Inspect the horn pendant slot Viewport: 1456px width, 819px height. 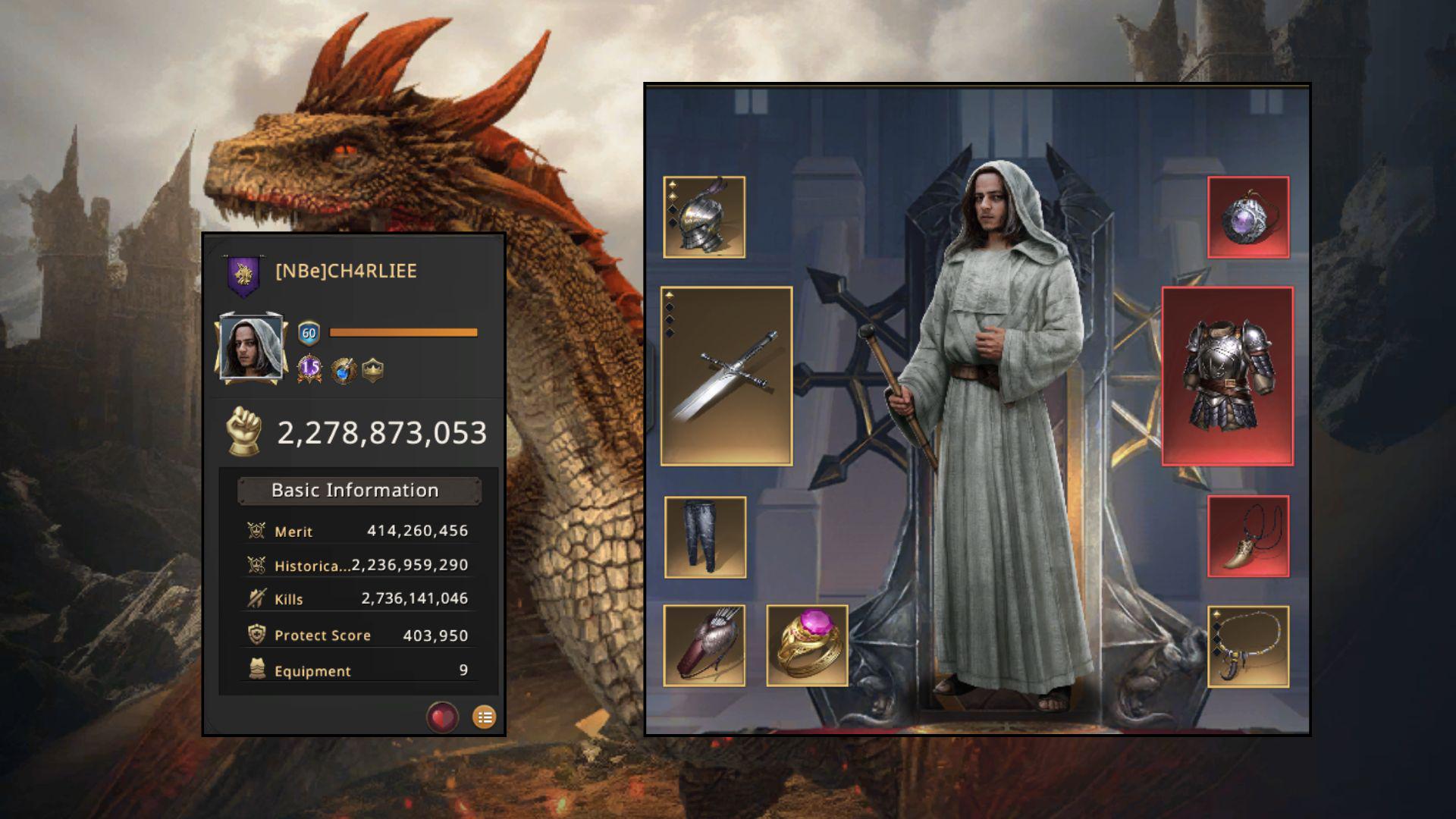click(x=1248, y=537)
